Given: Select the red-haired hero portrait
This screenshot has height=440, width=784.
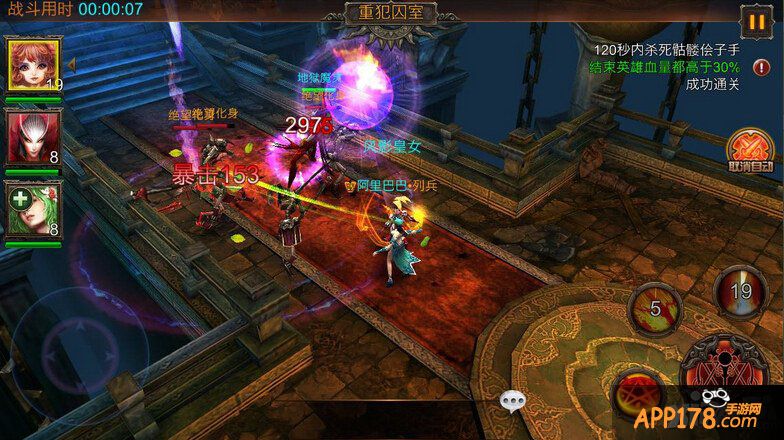Looking at the screenshot, I should 34,66.
